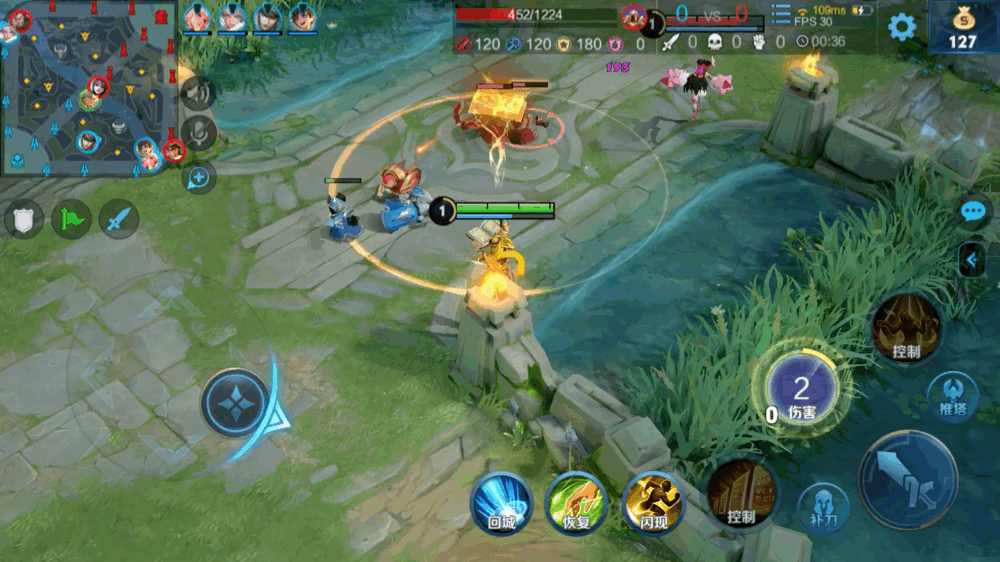Trigger the 闪现 flash spell
This screenshot has height=562, width=1000.
point(653,502)
